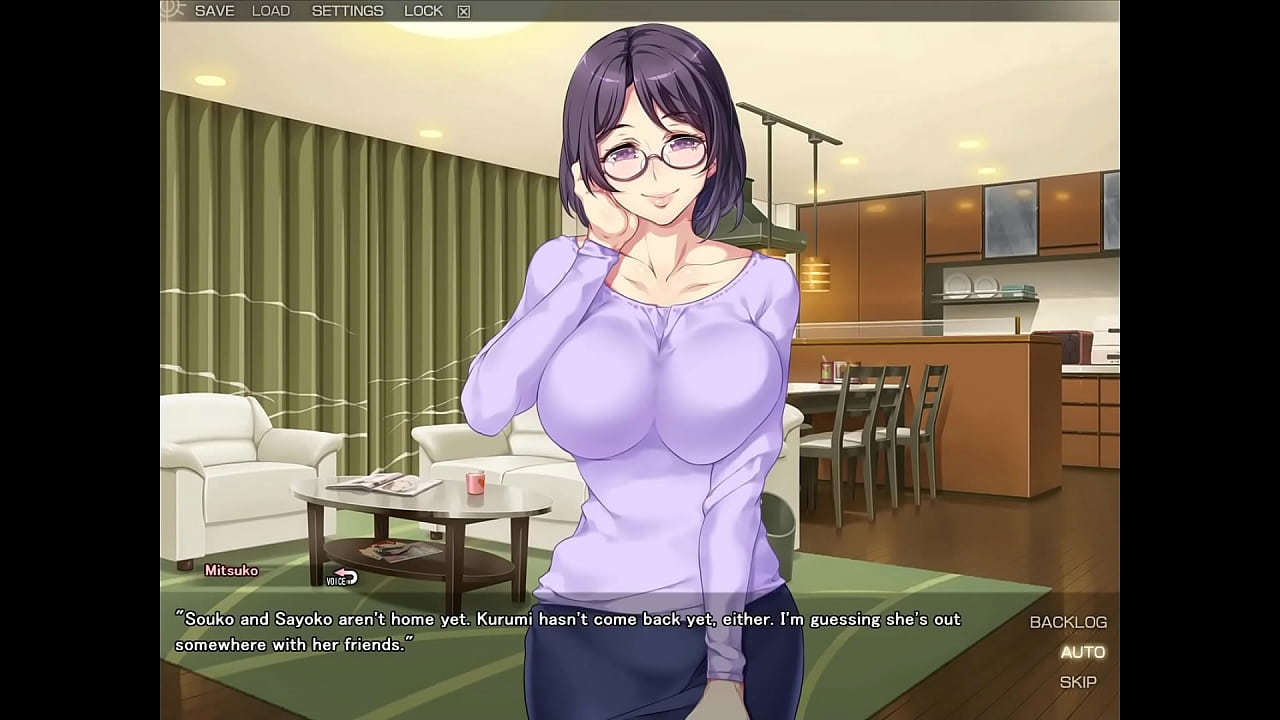This screenshot has width=1280, height=720.
Task: Replay the line with the VOICE button
Action: click(x=342, y=577)
